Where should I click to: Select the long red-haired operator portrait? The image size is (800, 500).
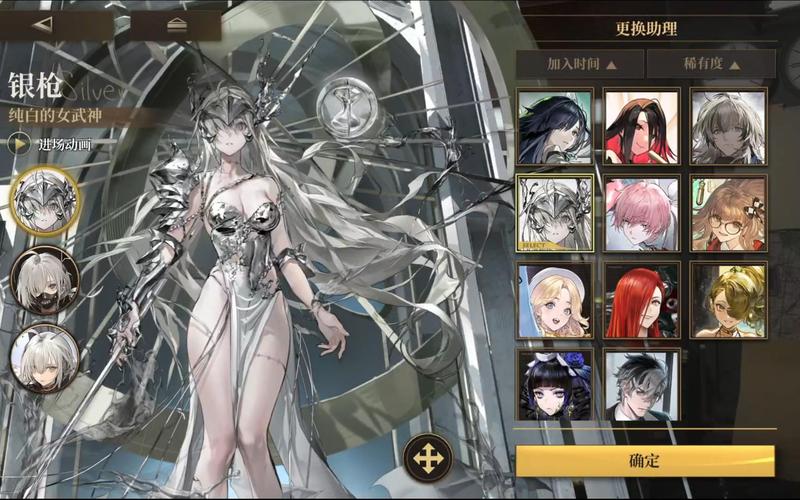[642, 300]
